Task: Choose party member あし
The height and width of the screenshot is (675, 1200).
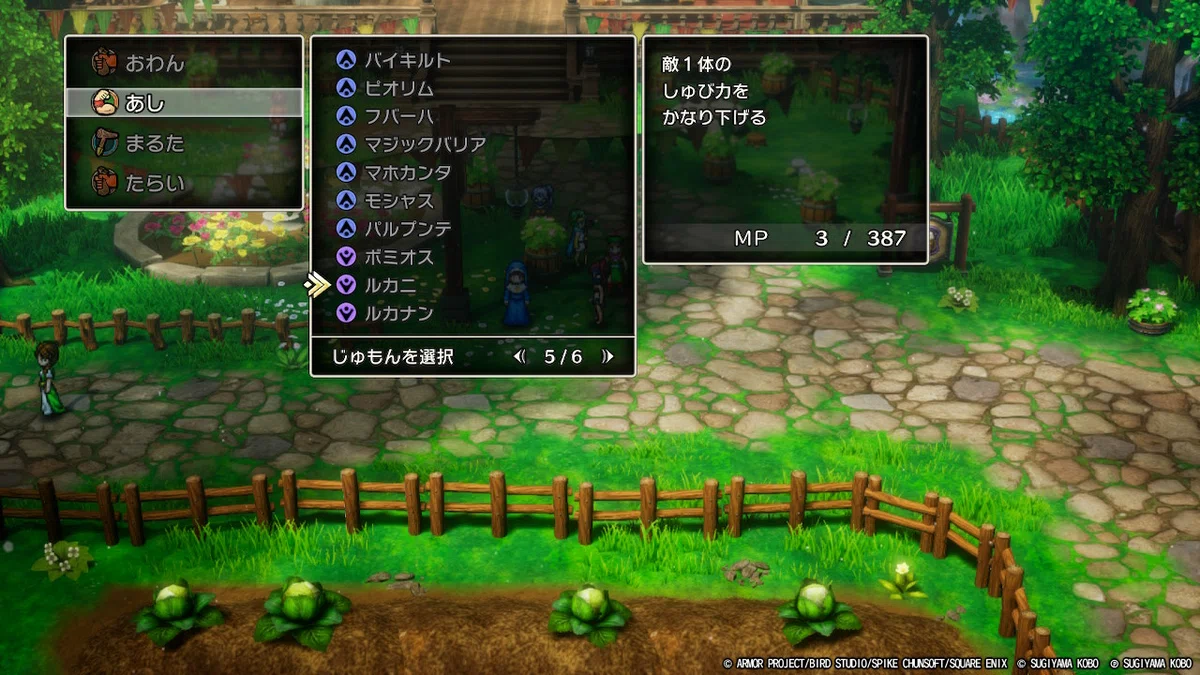Action: [x=146, y=103]
